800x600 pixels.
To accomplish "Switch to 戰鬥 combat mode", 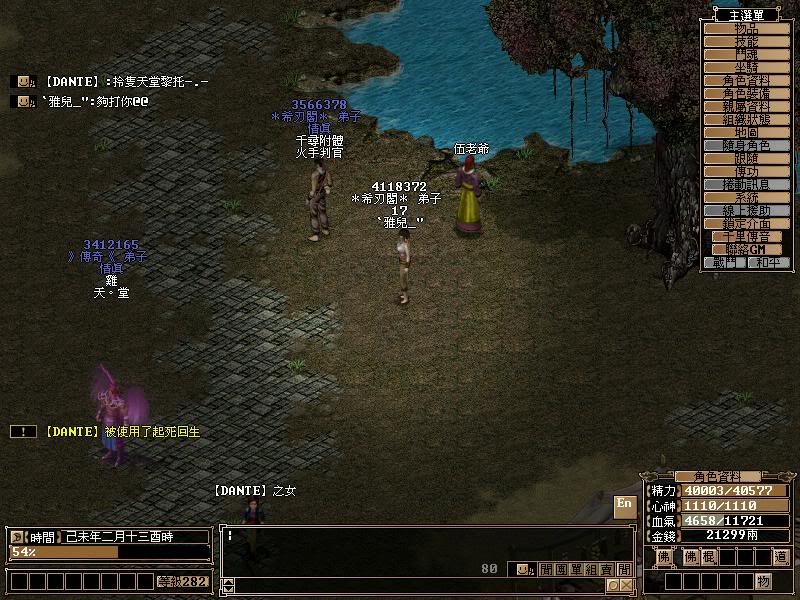I will [x=726, y=263].
